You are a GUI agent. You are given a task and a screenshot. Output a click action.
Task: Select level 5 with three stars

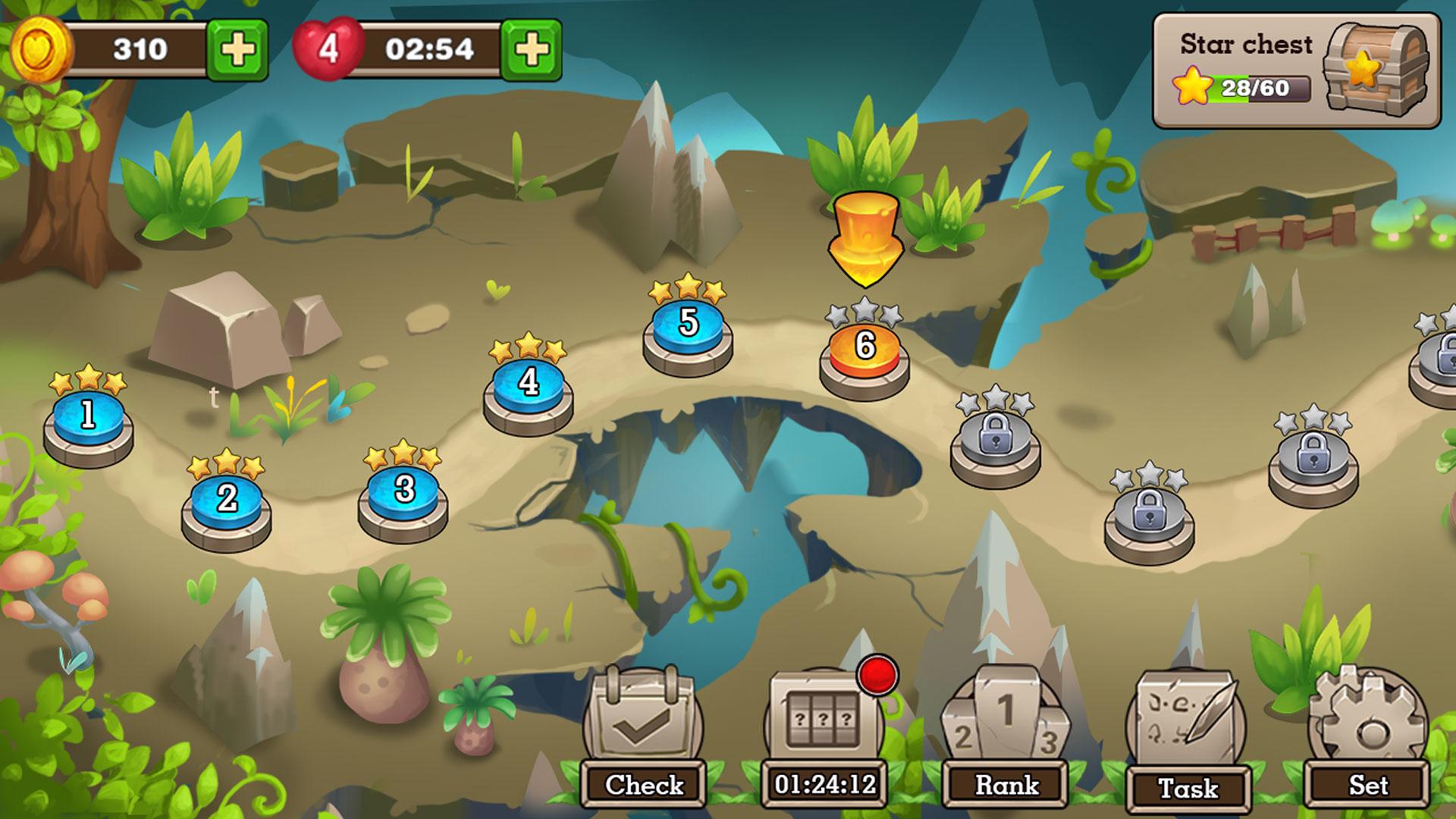tap(689, 325)
